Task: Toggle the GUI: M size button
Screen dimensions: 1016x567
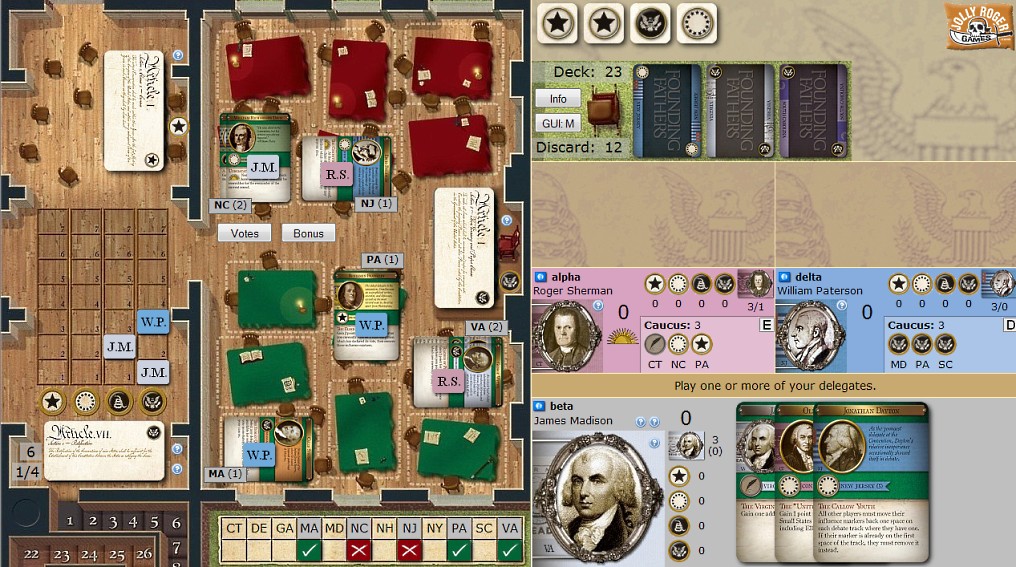Action: click(x=558, y=123)
